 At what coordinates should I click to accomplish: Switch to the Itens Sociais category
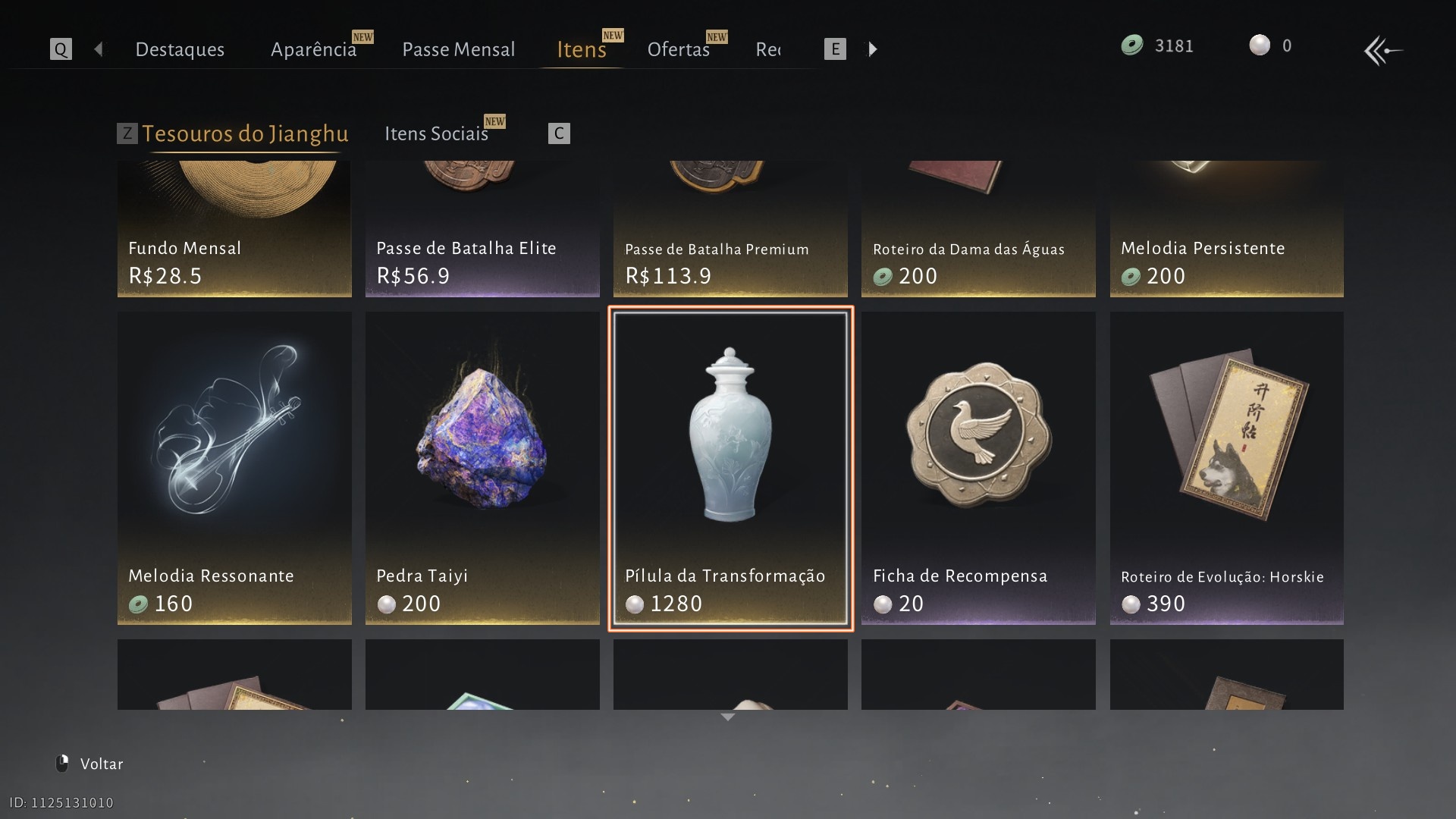point(436,133)
